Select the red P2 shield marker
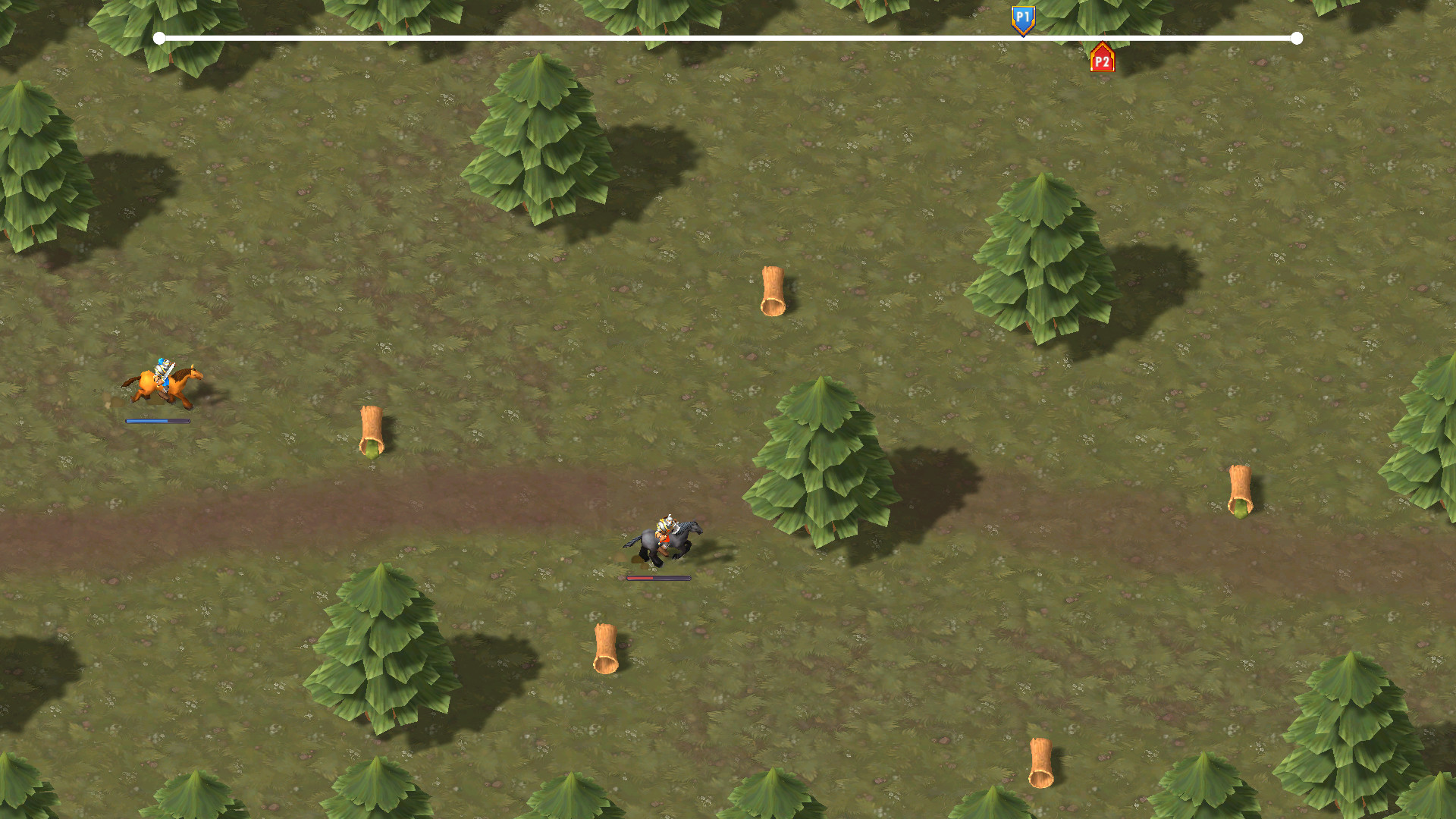Viewport: 1456px width, 819px height. pos(1102,58)
